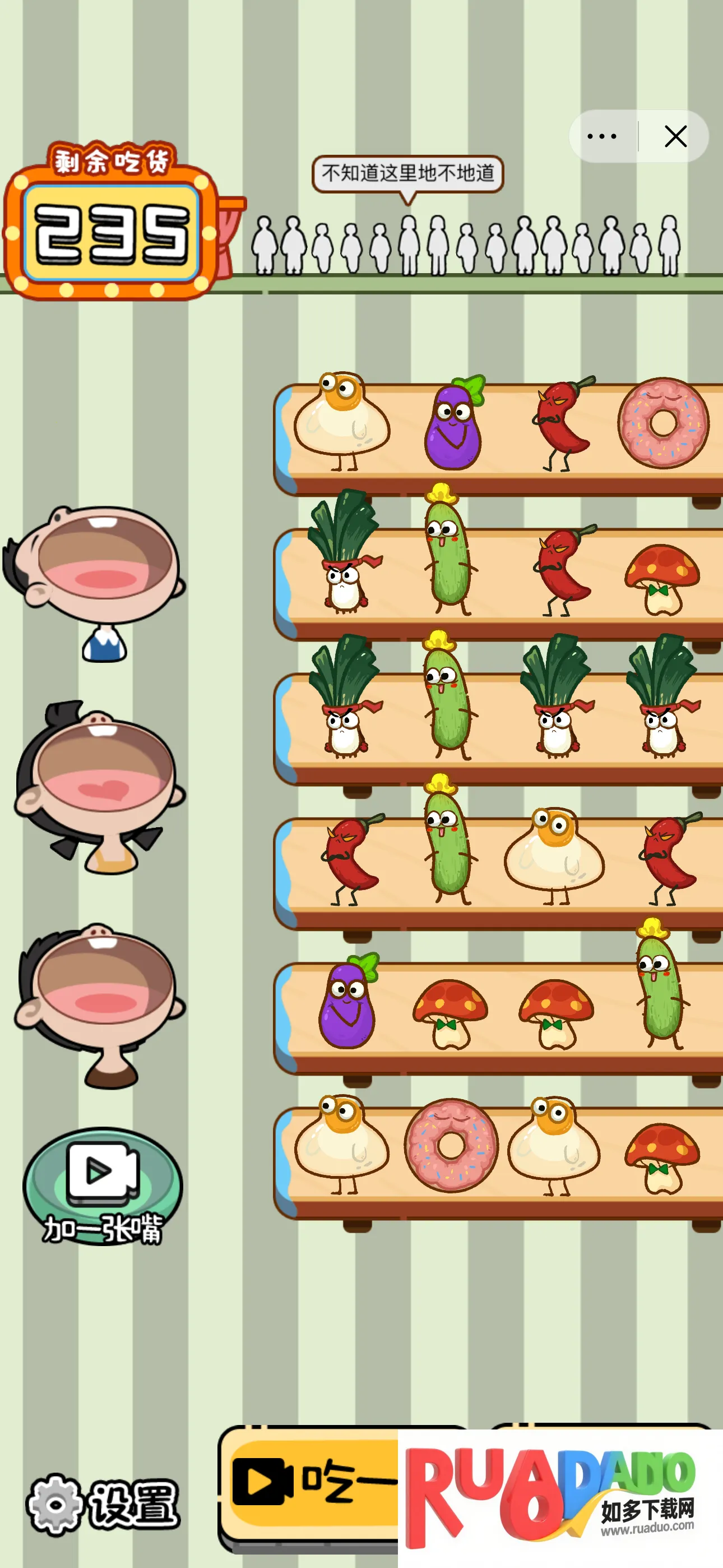Choose the pink donut on the bottom shelf

pos(451,1146)
